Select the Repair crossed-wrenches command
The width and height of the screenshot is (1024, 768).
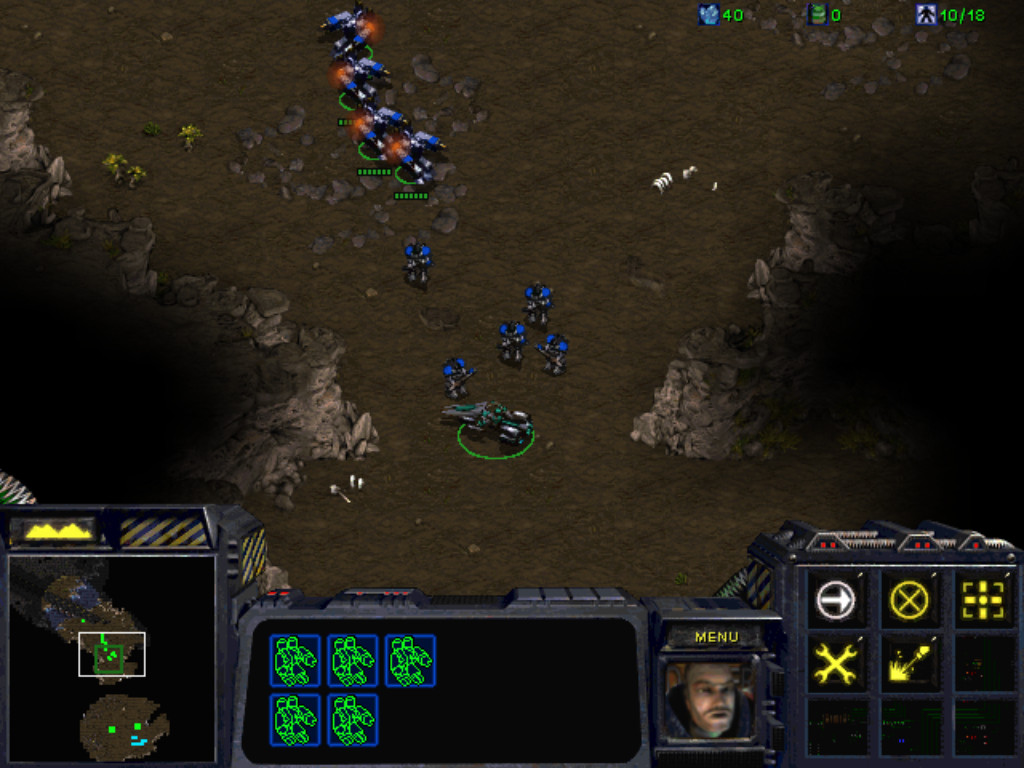[x=835, y=663]
